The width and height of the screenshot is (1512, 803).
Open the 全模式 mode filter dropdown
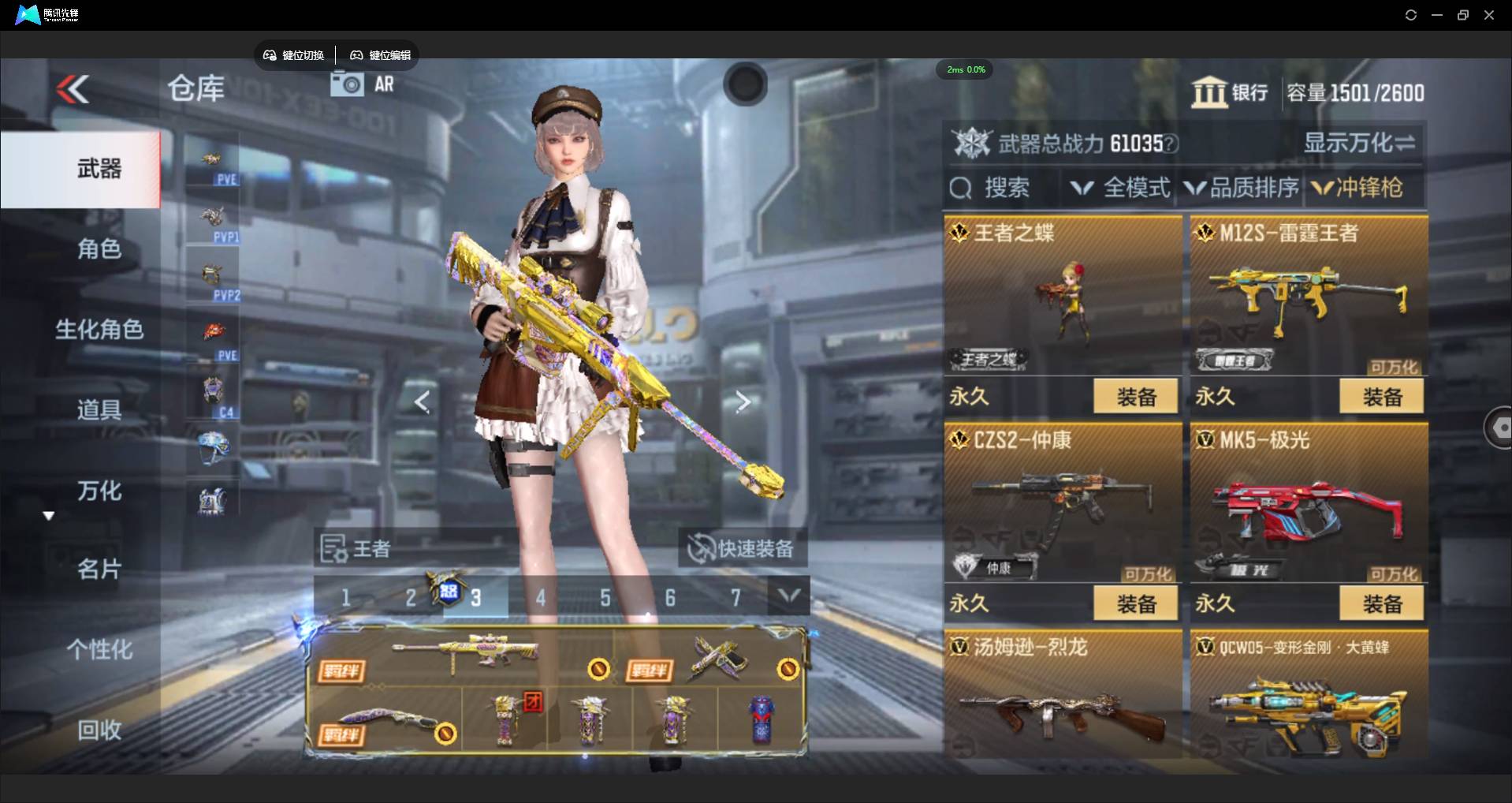(1120, 189)
